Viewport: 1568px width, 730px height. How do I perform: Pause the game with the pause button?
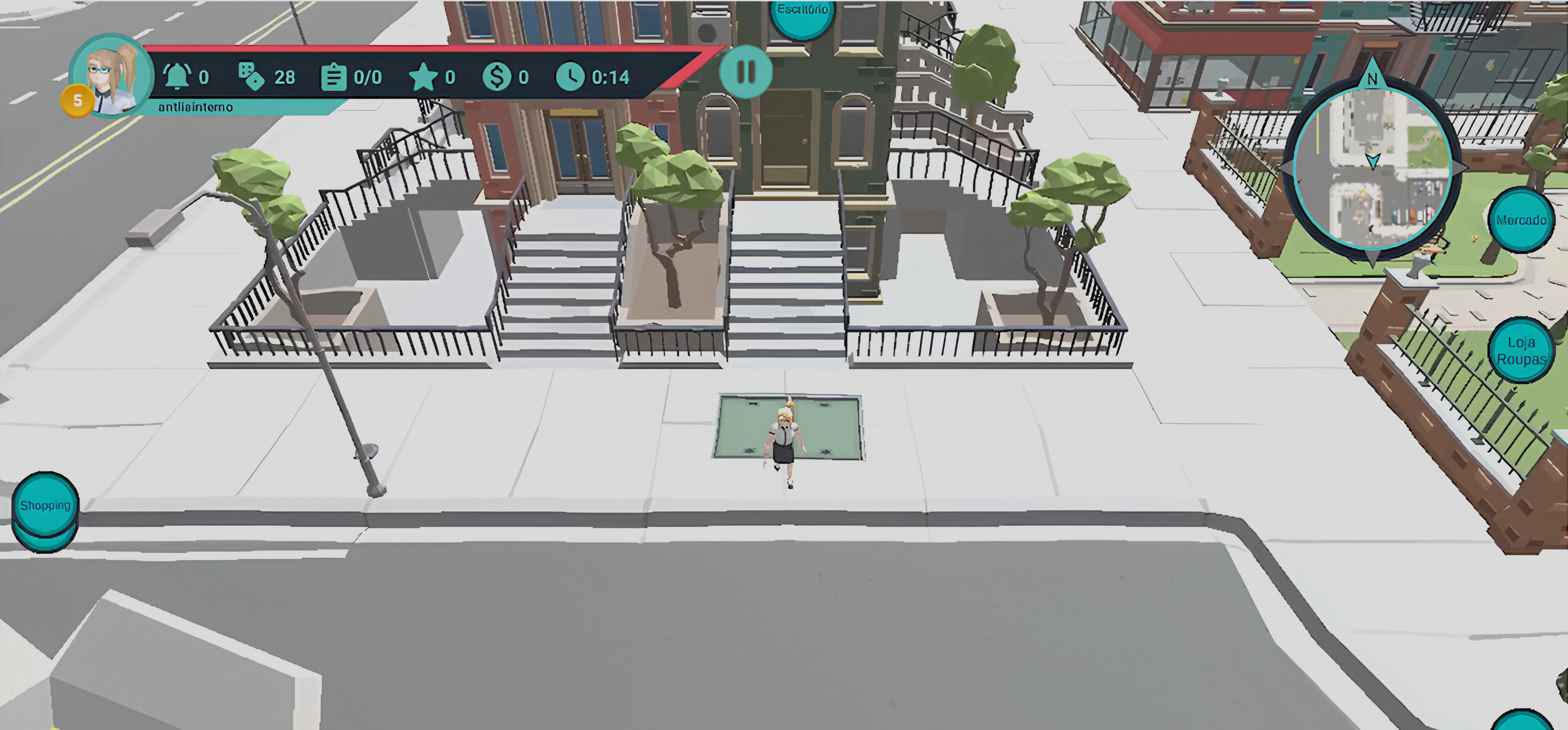[746, 72]
